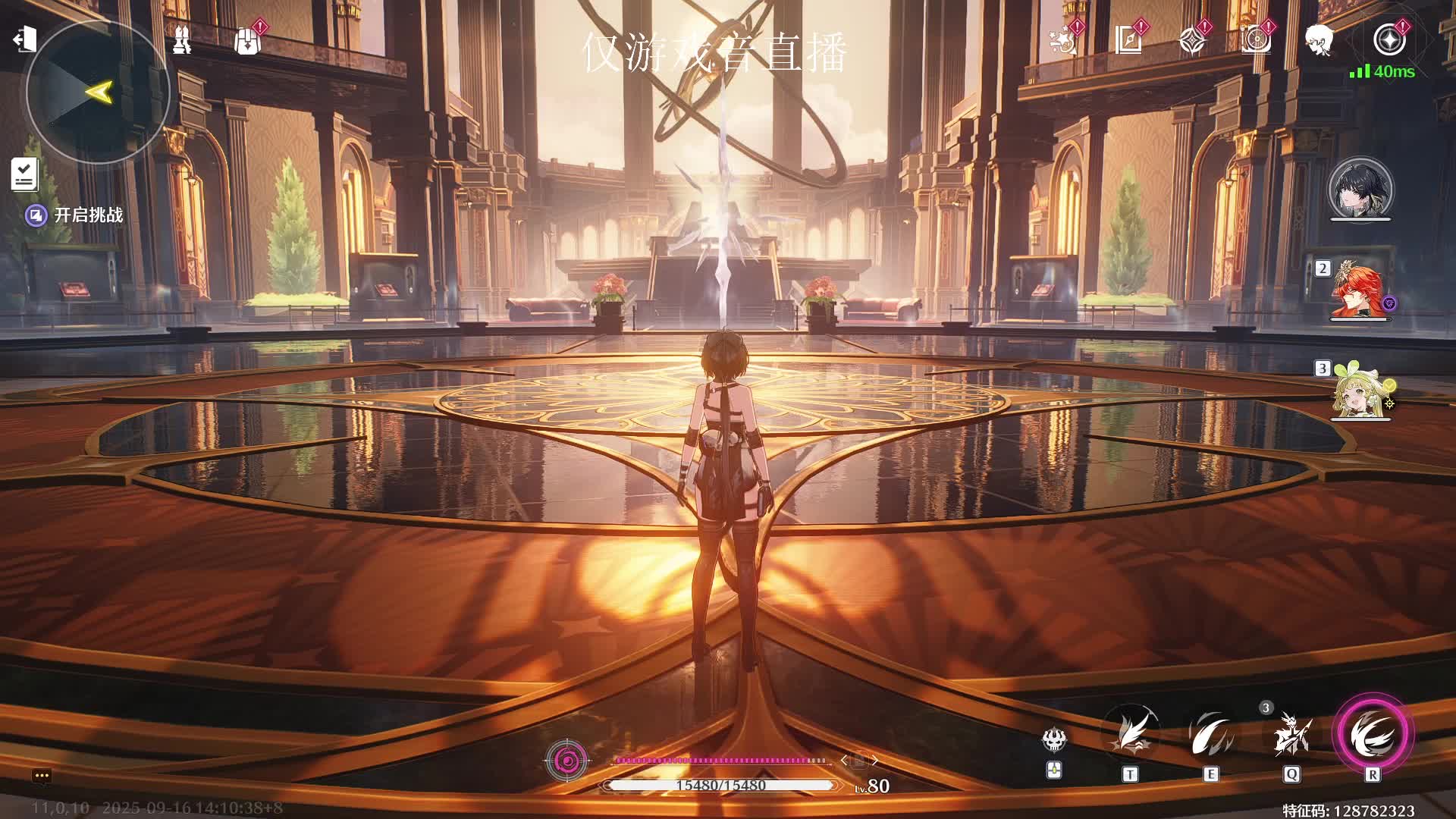Switch to the red-haired character in slot 2
The image size is (1456, 819).
pos(1359,290)
